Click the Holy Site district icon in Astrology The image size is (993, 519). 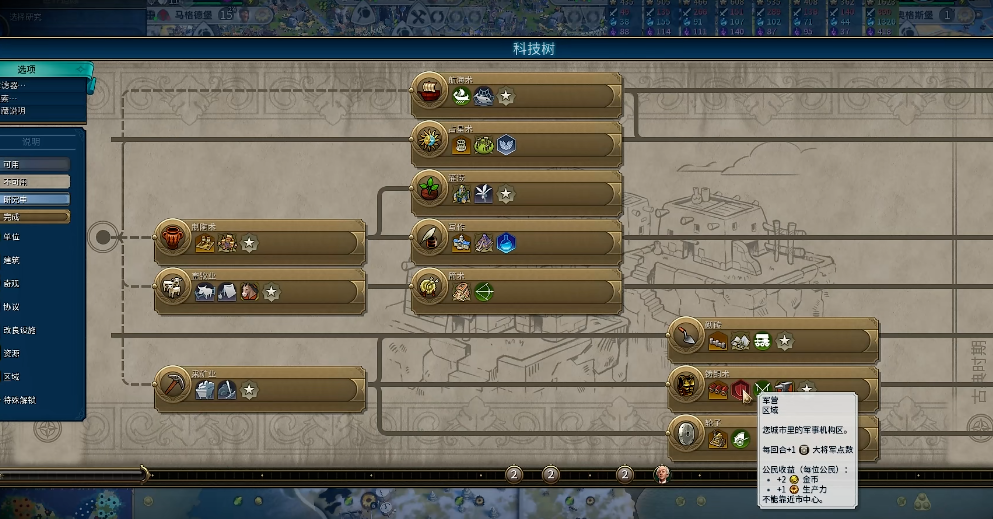click(507, 144)
